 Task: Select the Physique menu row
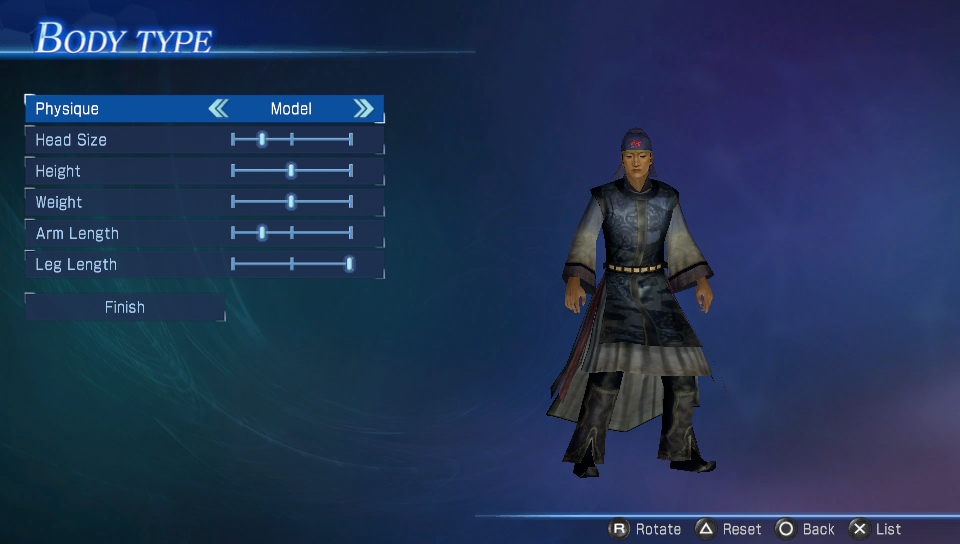(x=120, y=109)
